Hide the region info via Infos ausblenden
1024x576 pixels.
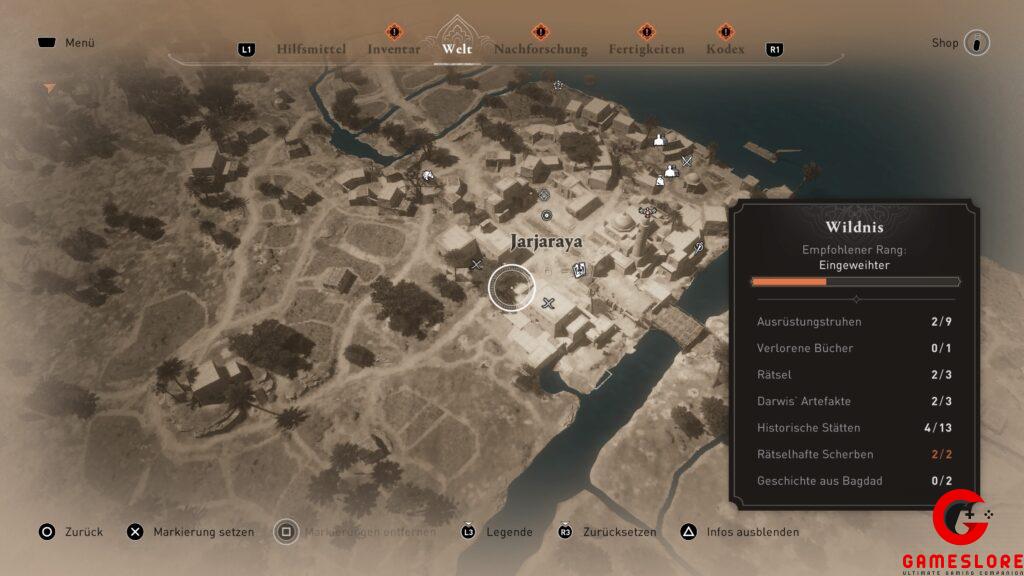pos(740,532)
